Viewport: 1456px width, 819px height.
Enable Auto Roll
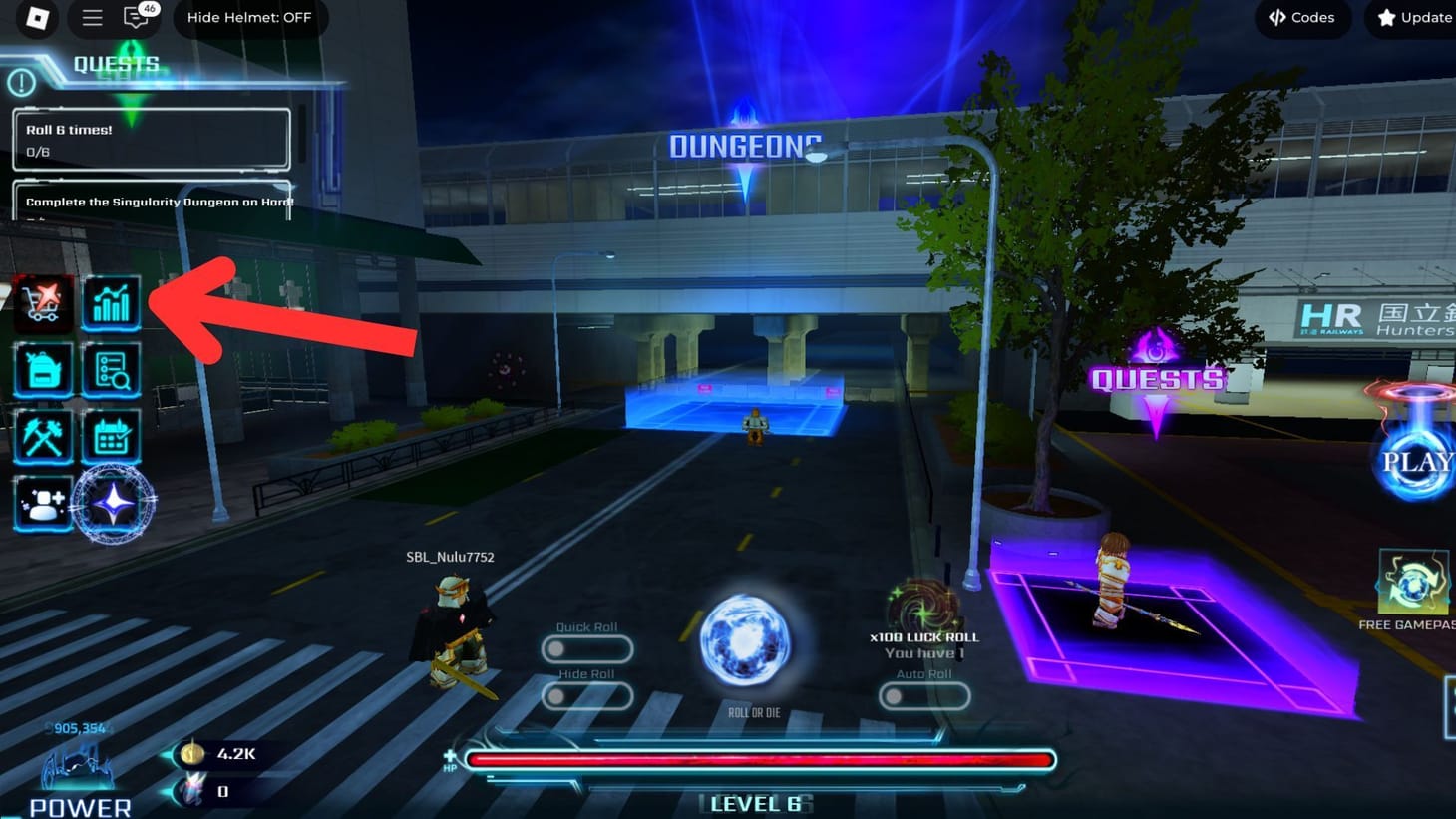tap(923, 697)
